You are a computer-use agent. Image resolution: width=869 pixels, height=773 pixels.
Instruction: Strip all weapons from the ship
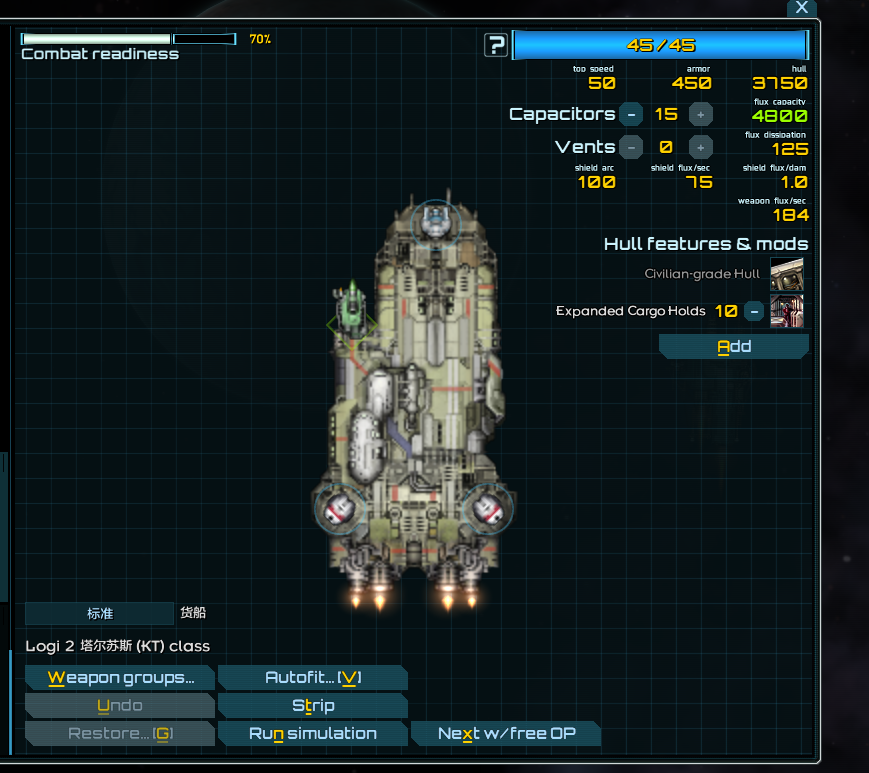coord(312,706)
